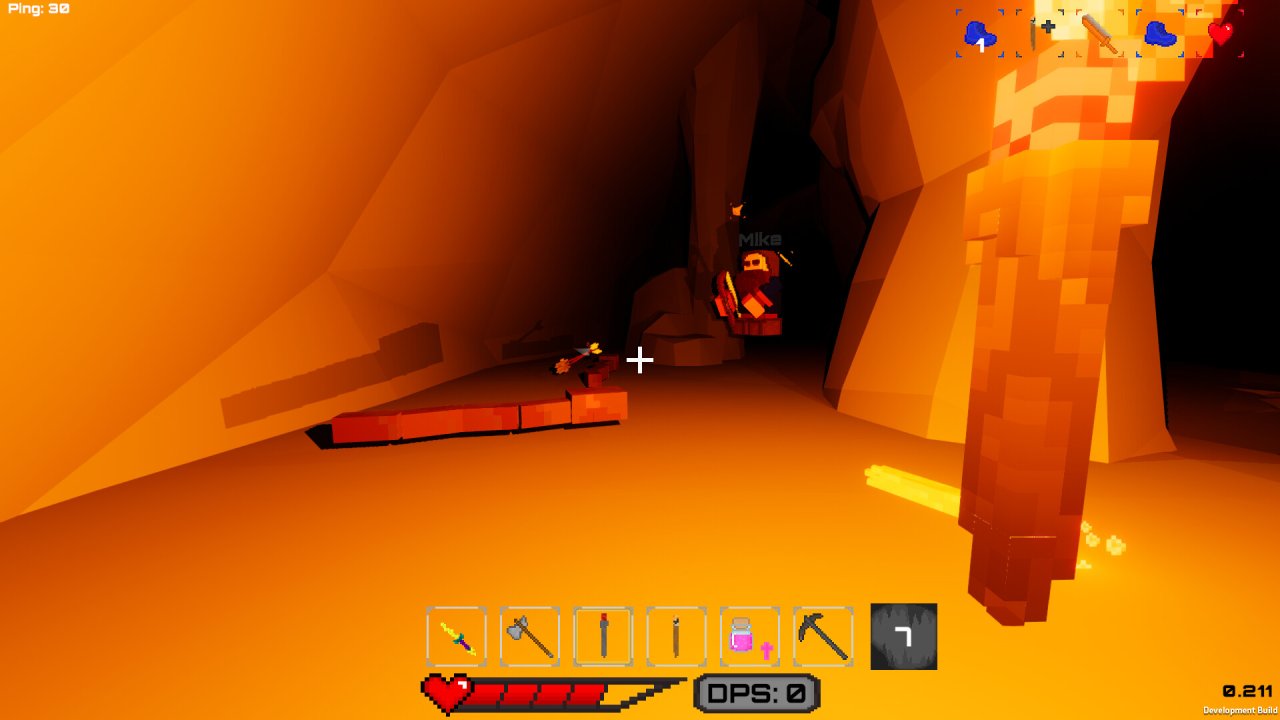Click the blue boot icon with number 1
This screenshot has width=1280, height=720.
point(980,34)
